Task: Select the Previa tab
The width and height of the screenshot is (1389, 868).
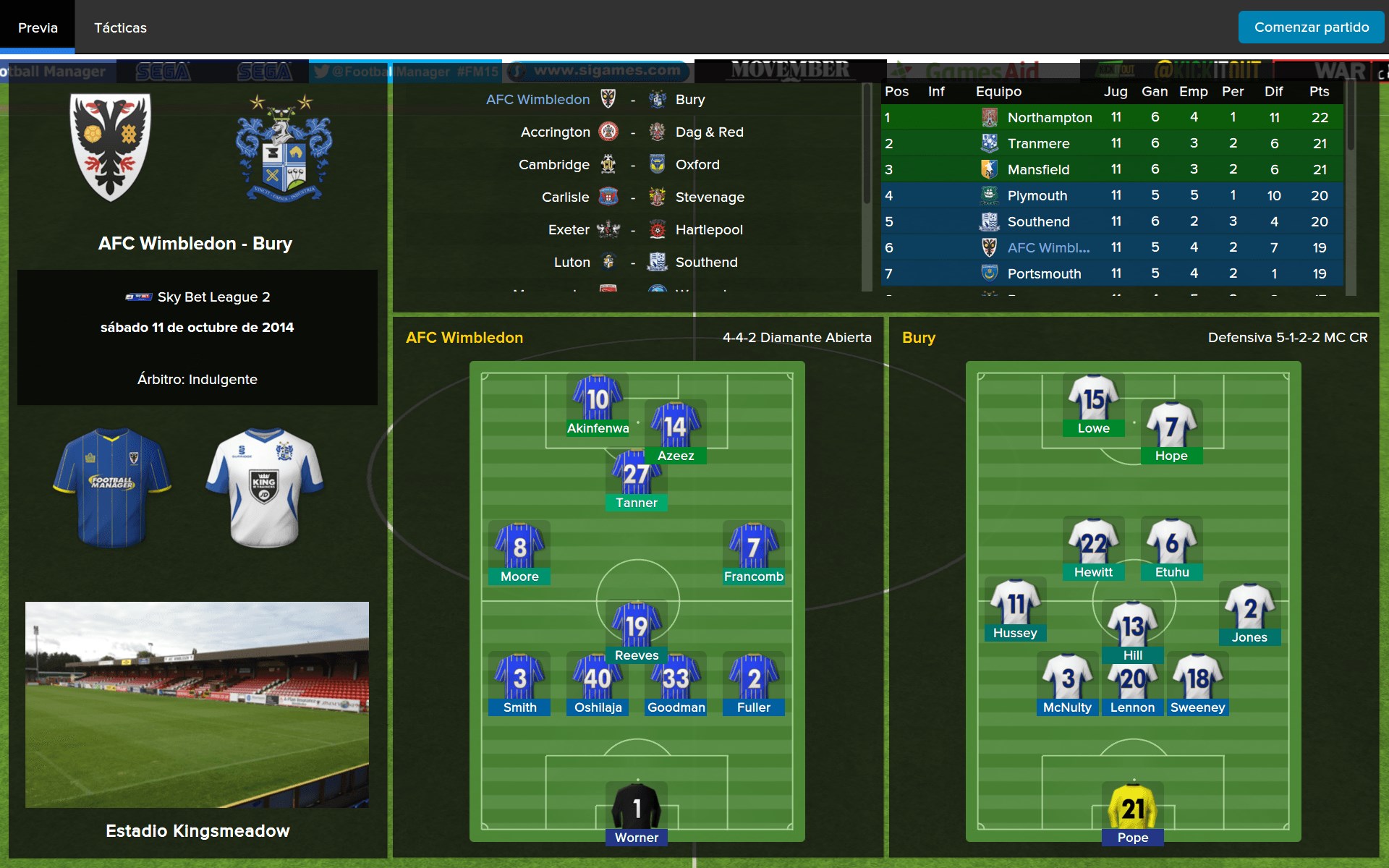Action: 38,27
